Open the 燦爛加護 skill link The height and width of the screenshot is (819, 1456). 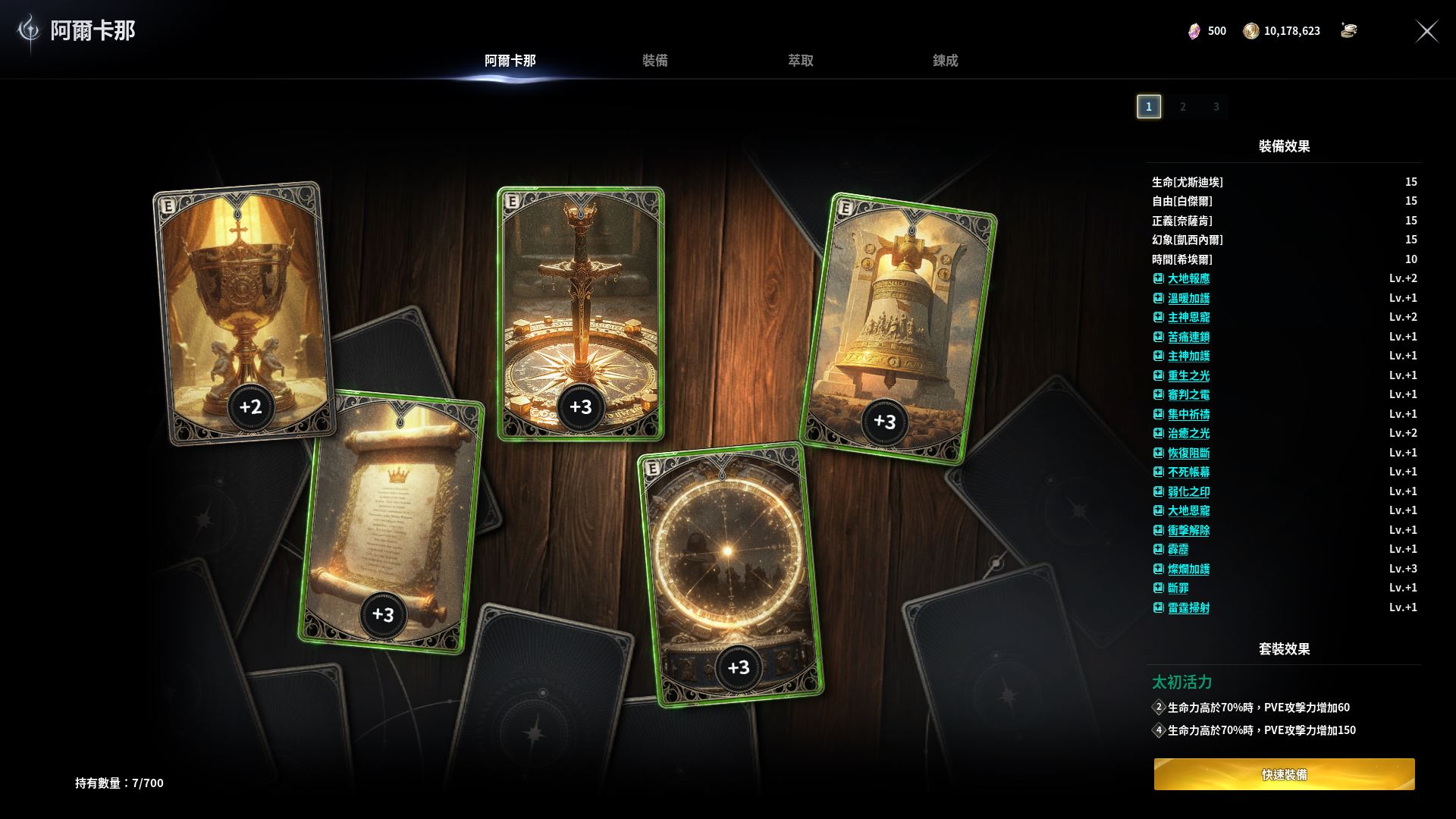point(1188,570)
